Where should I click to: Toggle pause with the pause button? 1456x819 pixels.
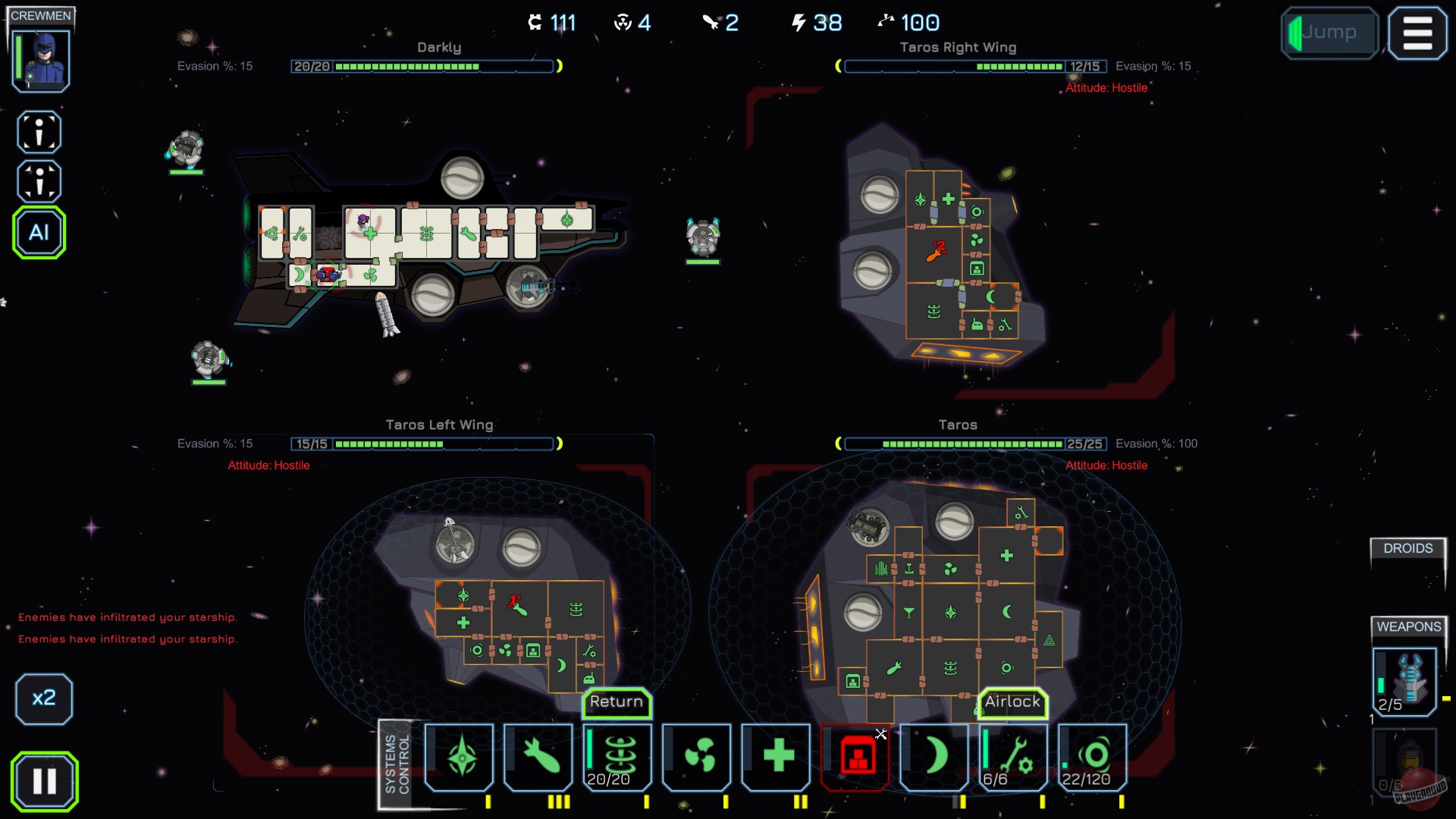44,780
